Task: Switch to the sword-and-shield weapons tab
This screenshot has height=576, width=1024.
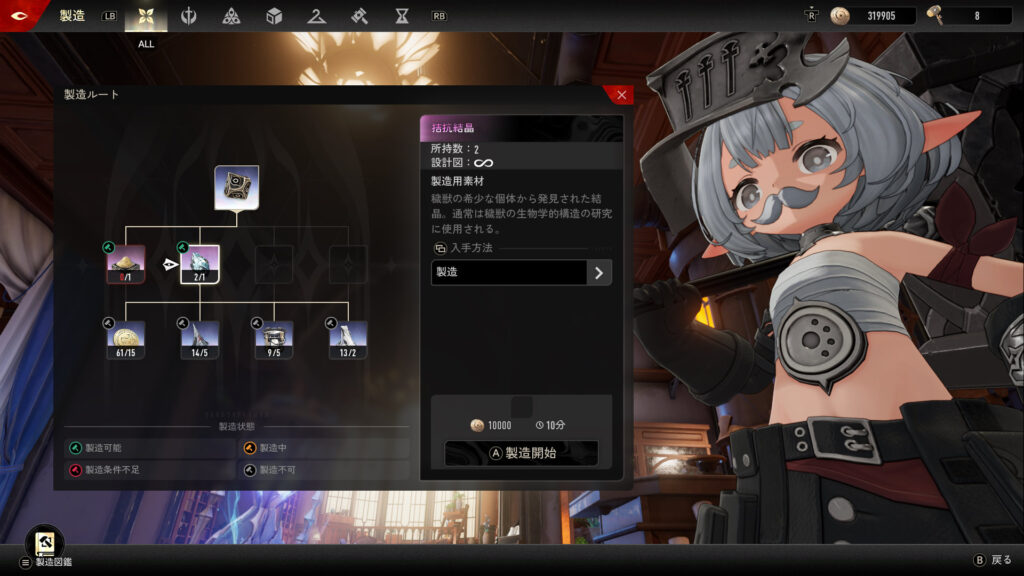Action: (x=188, y=16)
